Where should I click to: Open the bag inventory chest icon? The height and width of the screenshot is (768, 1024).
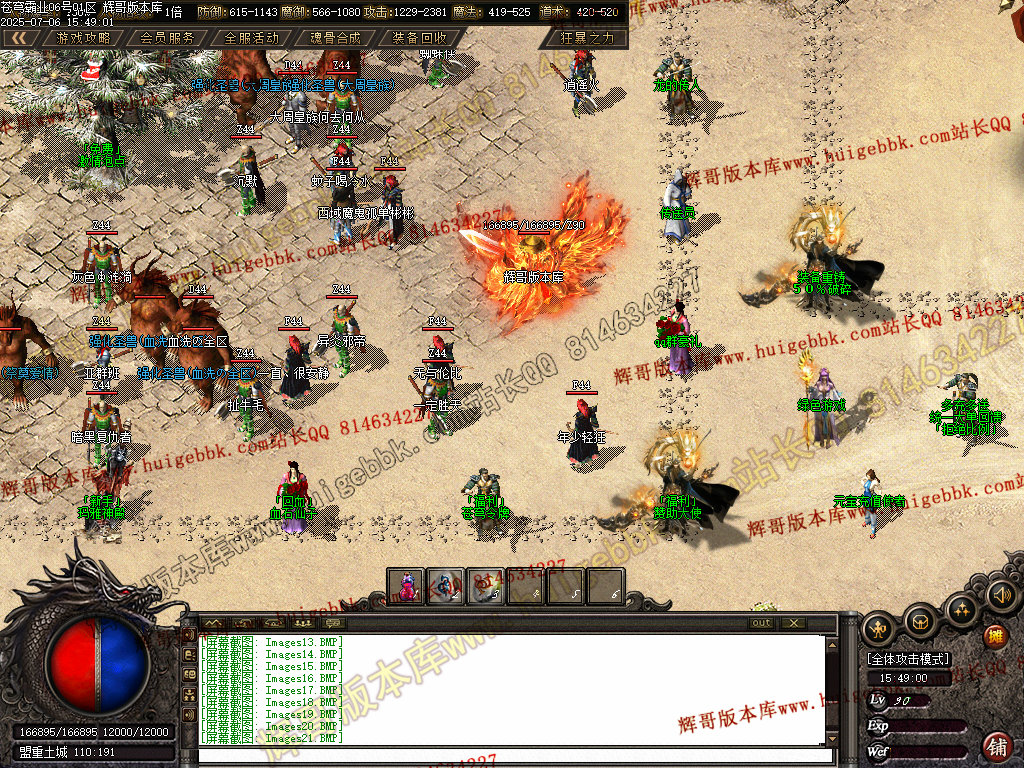(921, 622)
